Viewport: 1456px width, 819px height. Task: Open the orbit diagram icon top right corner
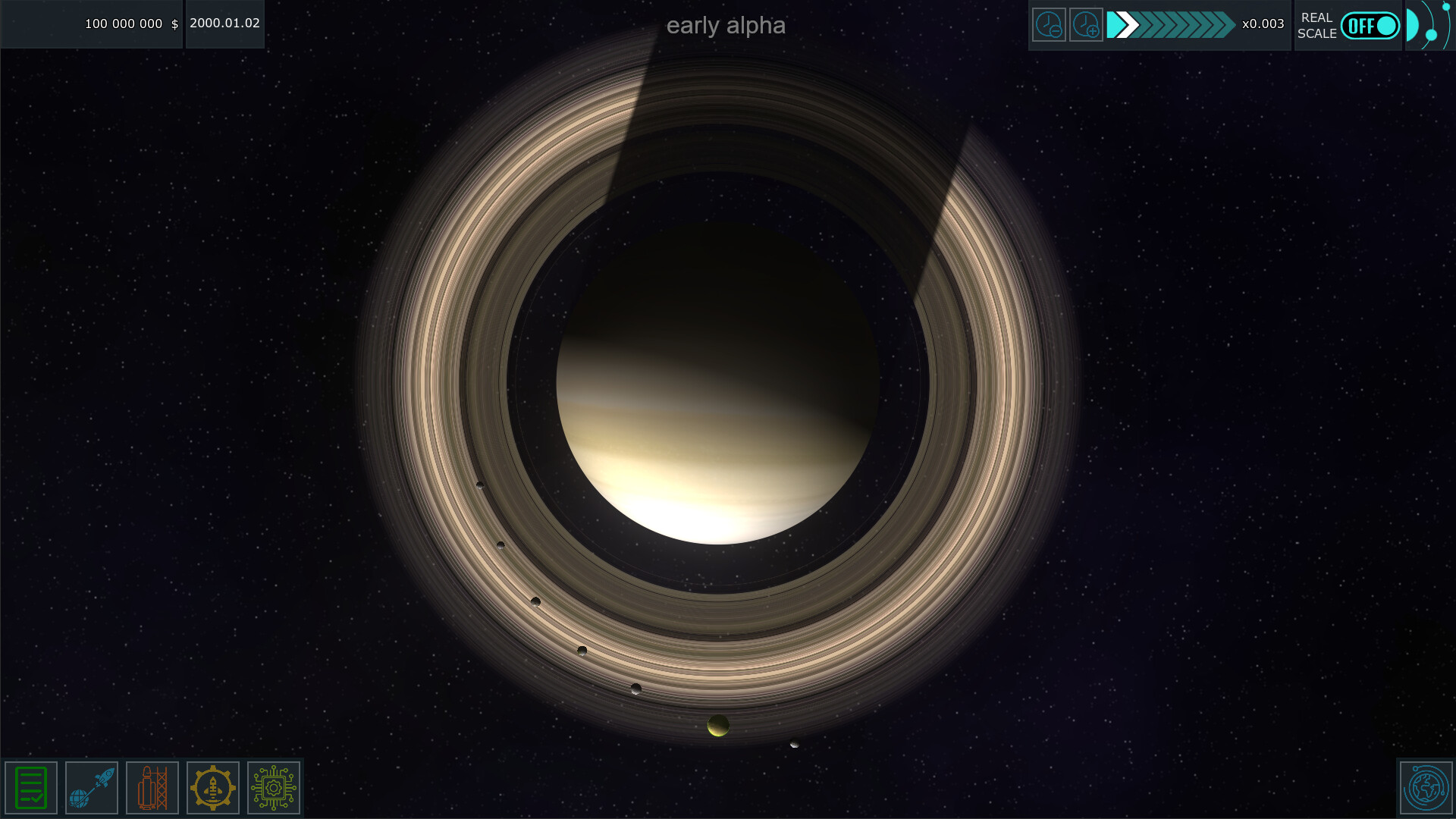[x=1429, y=25]
